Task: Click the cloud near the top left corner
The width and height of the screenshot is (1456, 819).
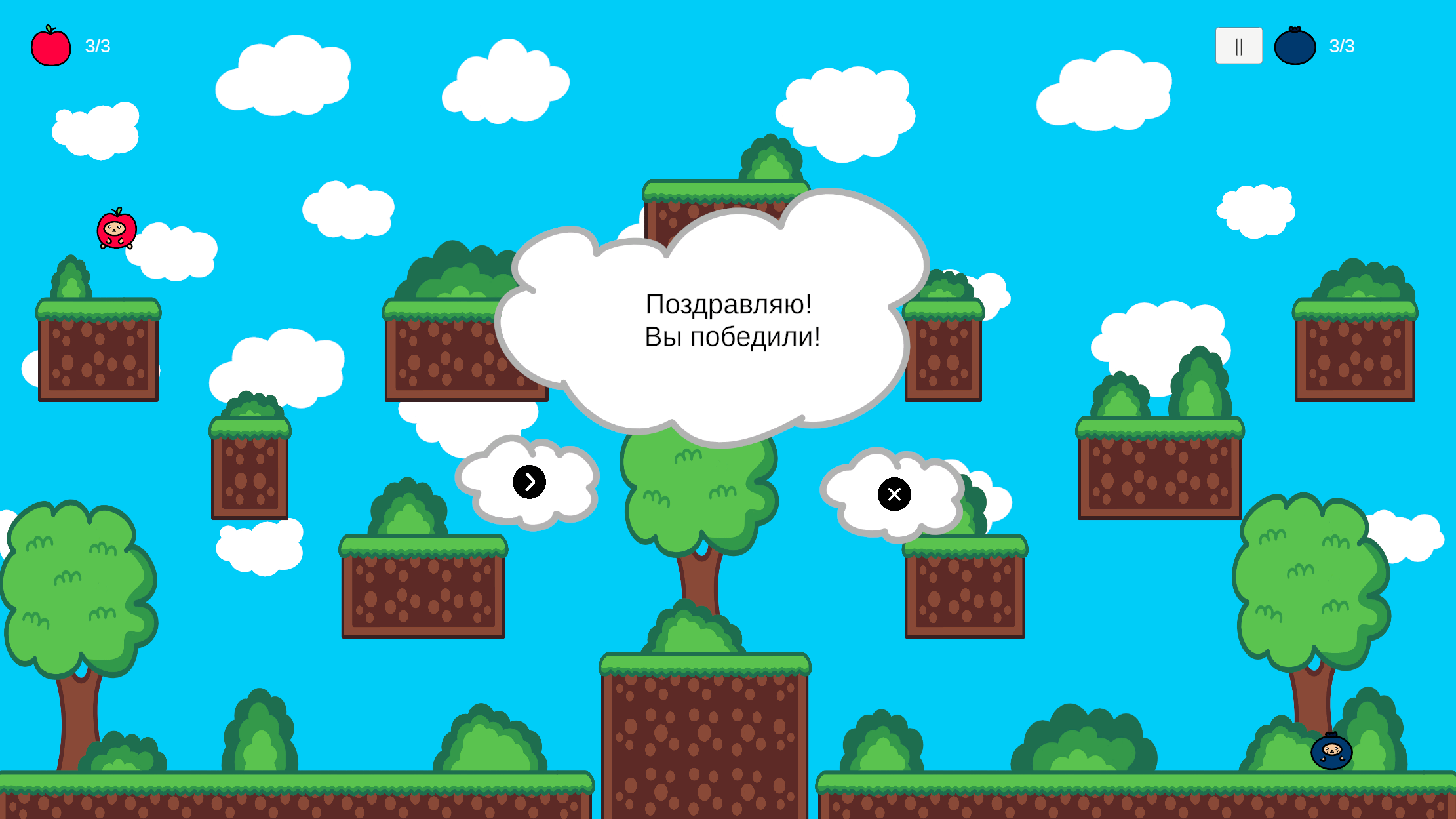Action: (95, 131)
